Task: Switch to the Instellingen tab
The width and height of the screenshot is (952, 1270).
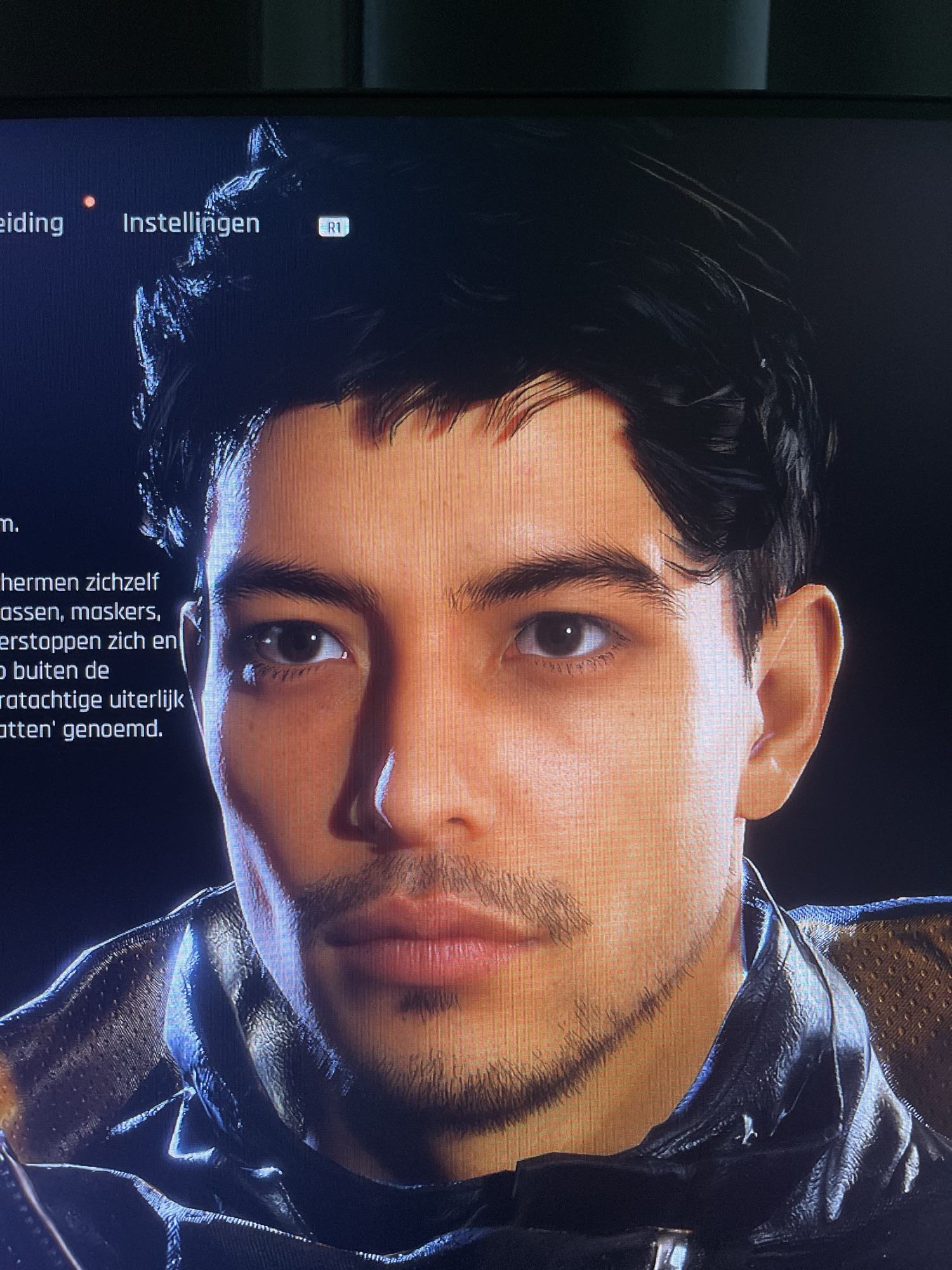Action: click(191, 224)
